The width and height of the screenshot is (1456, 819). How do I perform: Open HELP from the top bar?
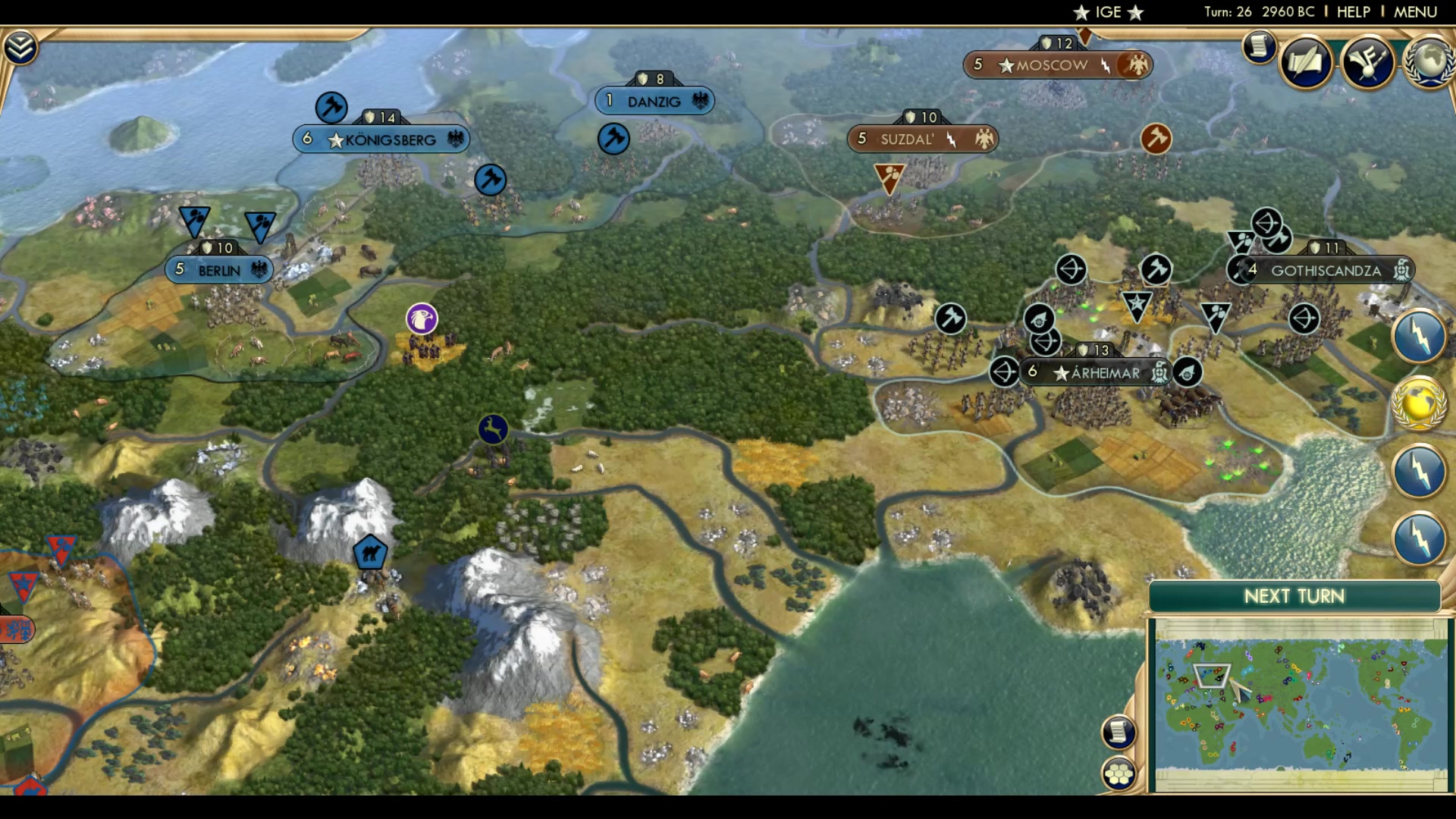[1353, 11]
